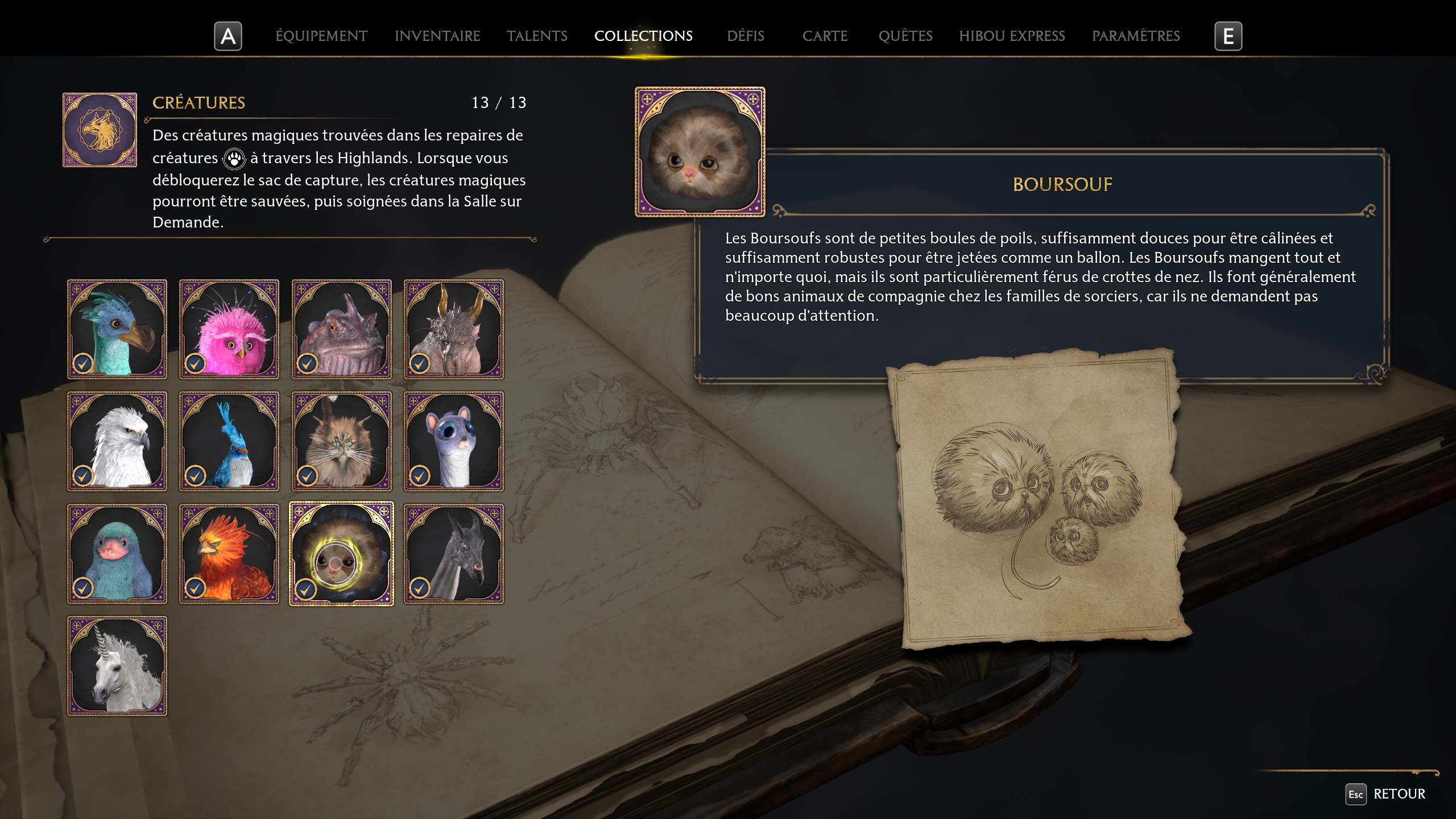Open PARAMÈTRES from the top menu
Image resolution: width=1456 pixels, height=819 pixels.
1136,36
